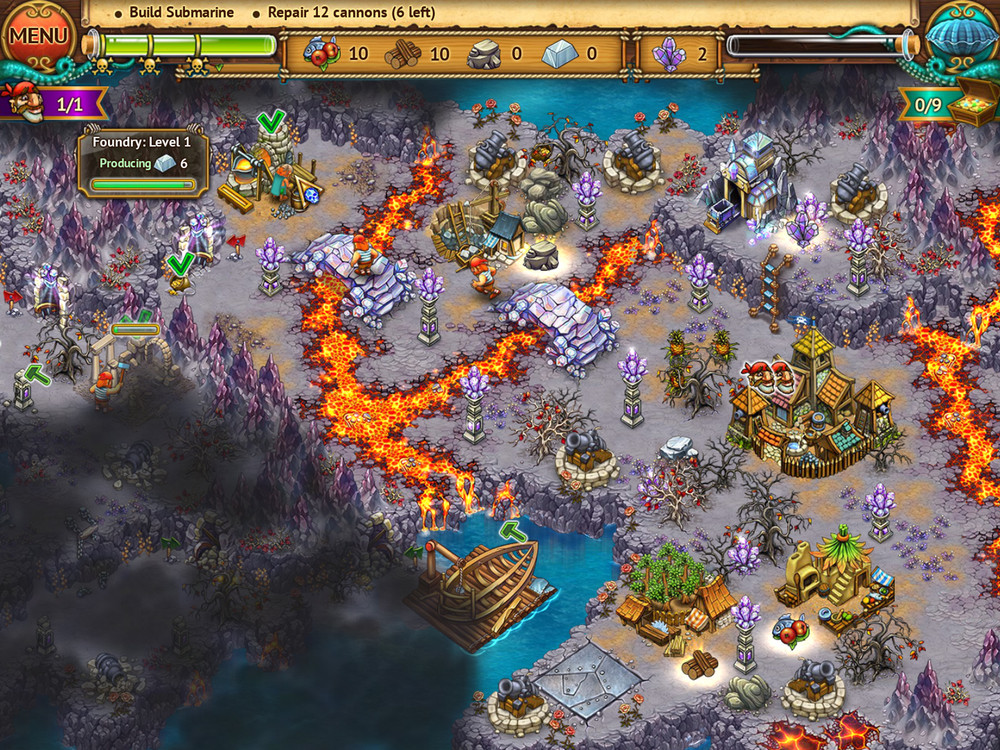Click the green arrow above the wooden ship
Image resolution: width=1000 pixels, height=750 pixels.
pos(513,531)
